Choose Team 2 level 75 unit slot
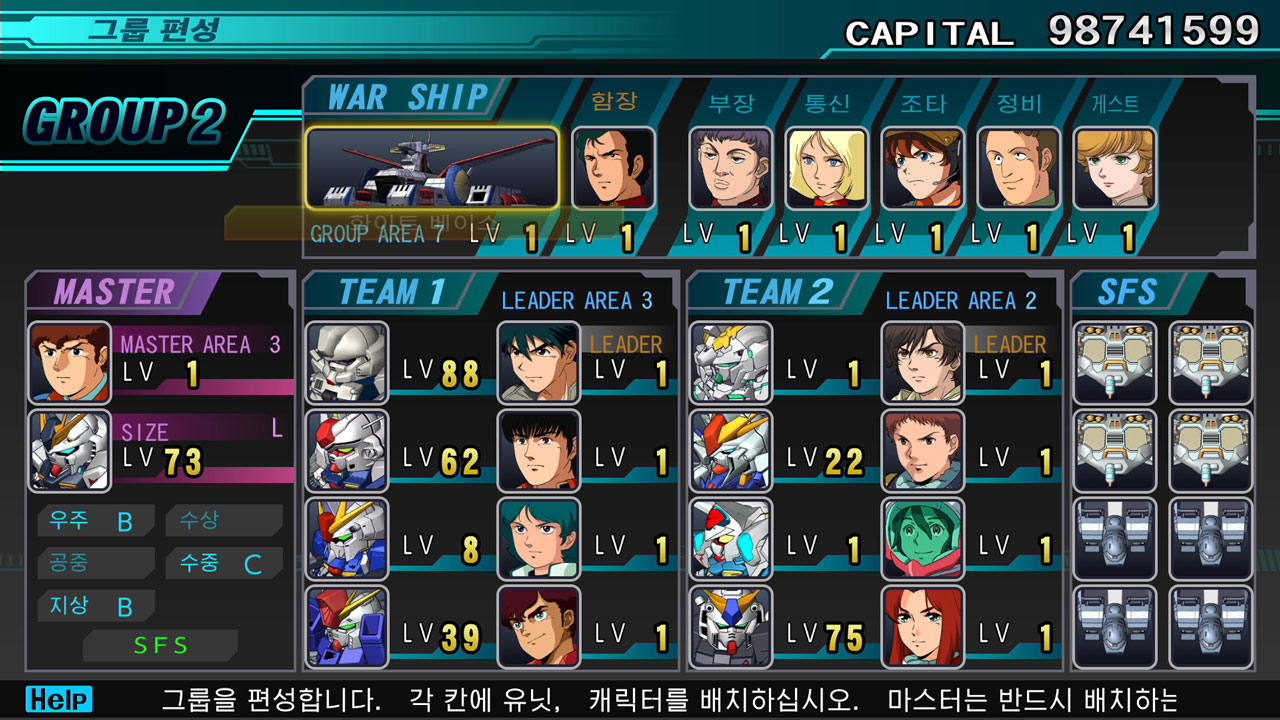The image size is (1280, 720). [x=731, y=626]
